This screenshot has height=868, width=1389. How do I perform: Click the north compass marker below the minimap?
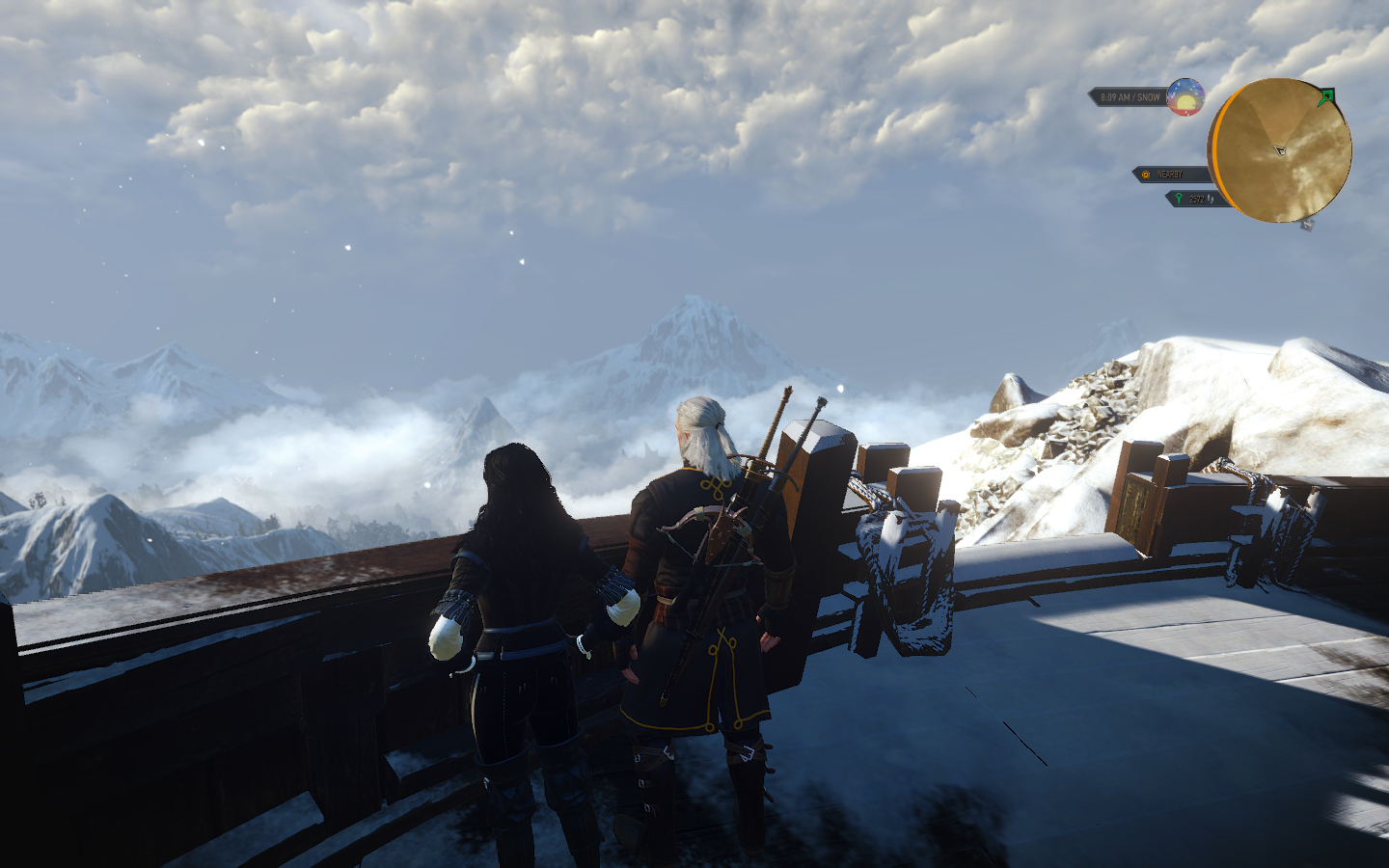pos(1307,225)
